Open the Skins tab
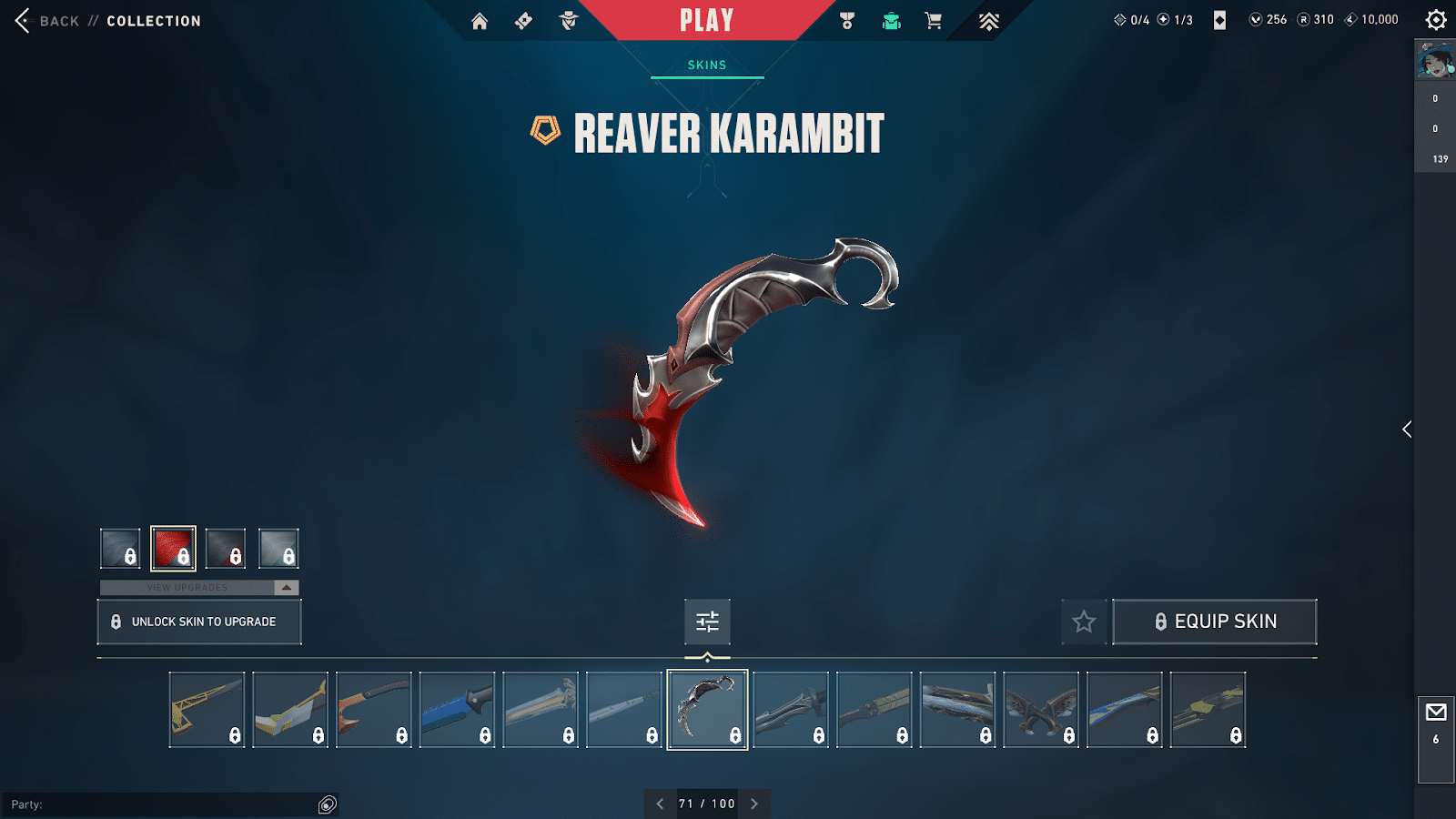This screenshot has height=819, width=1456. pyautogui.click(x=707, y=65)
